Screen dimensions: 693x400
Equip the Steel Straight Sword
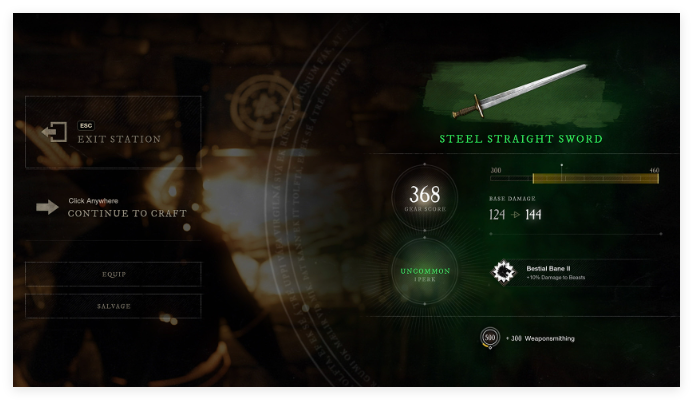(x=114, y=274)
